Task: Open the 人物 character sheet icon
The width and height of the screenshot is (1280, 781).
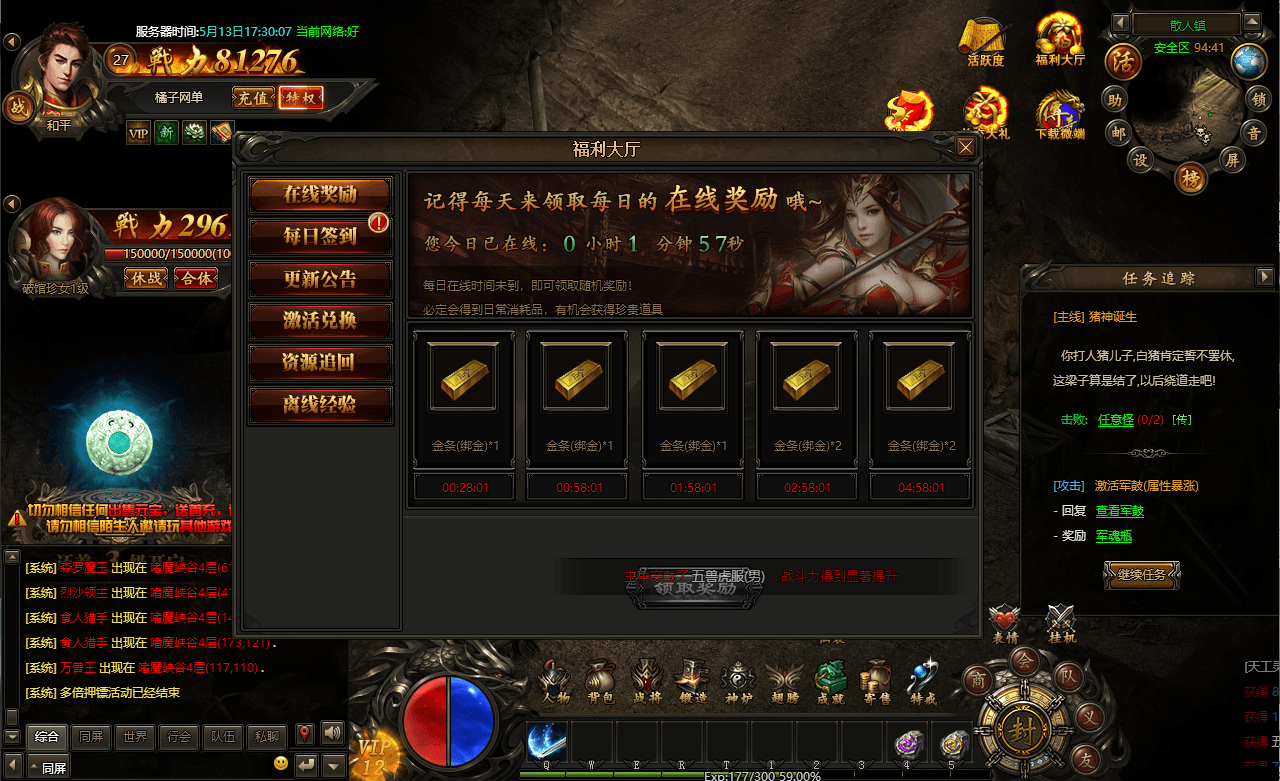Action: click(555, 681)
